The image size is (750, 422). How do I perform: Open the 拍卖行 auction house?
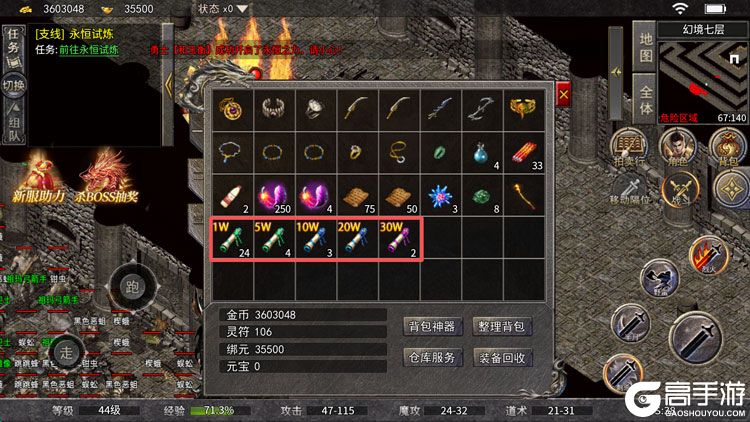628,145
